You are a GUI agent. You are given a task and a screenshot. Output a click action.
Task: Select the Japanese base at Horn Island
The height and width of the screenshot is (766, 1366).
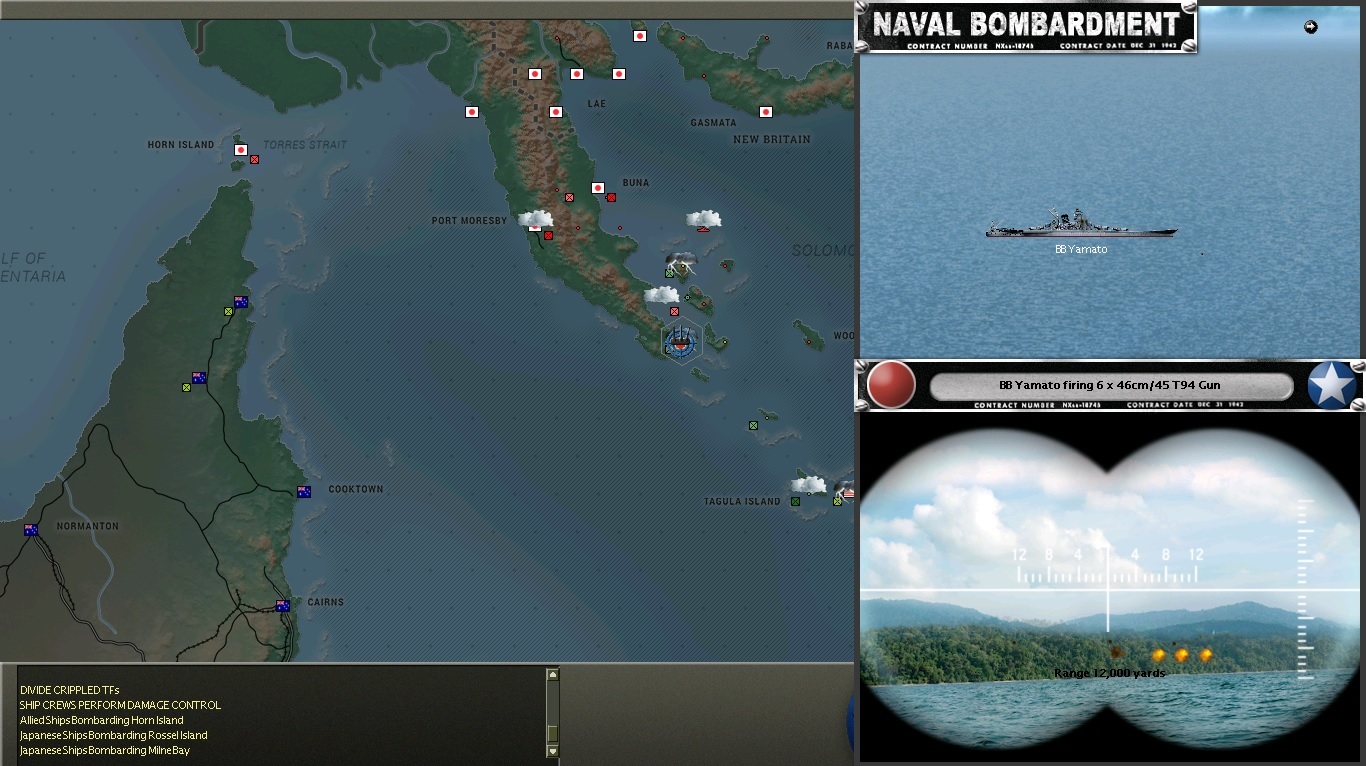(239, 148)
